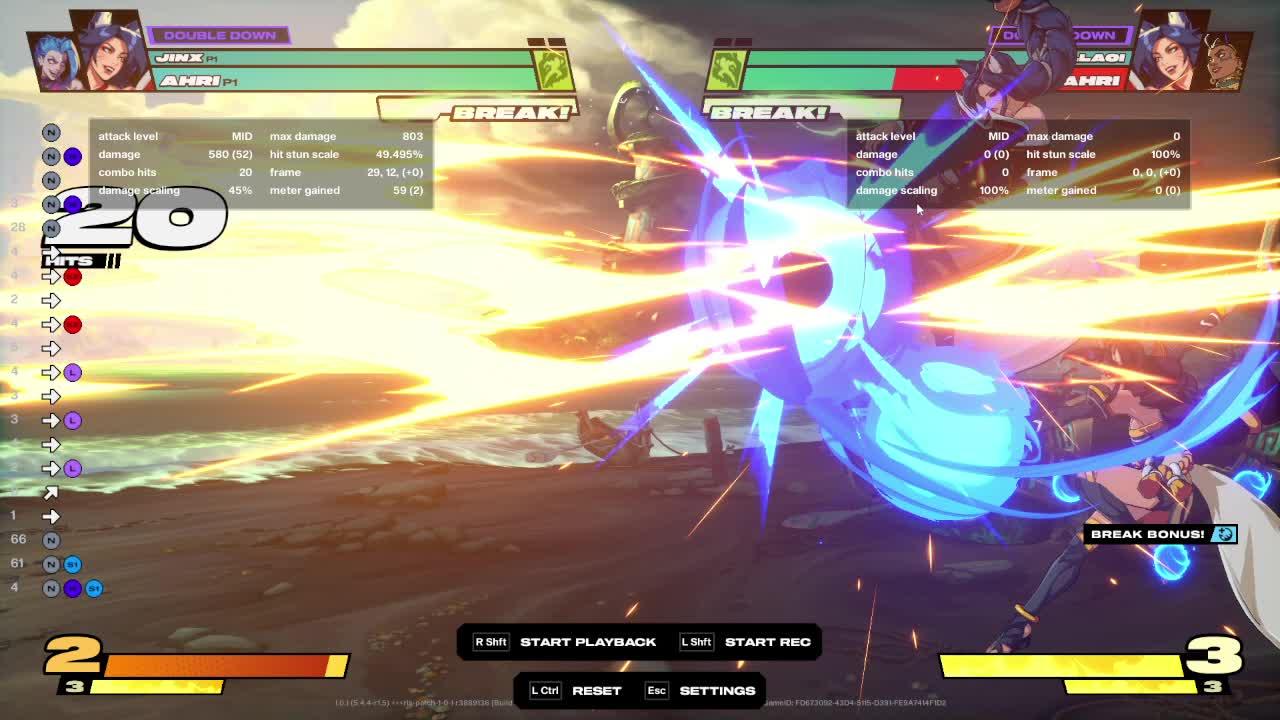The image size is (1280, 720).
Task: Open the training Settings menu
Action: 716,691
